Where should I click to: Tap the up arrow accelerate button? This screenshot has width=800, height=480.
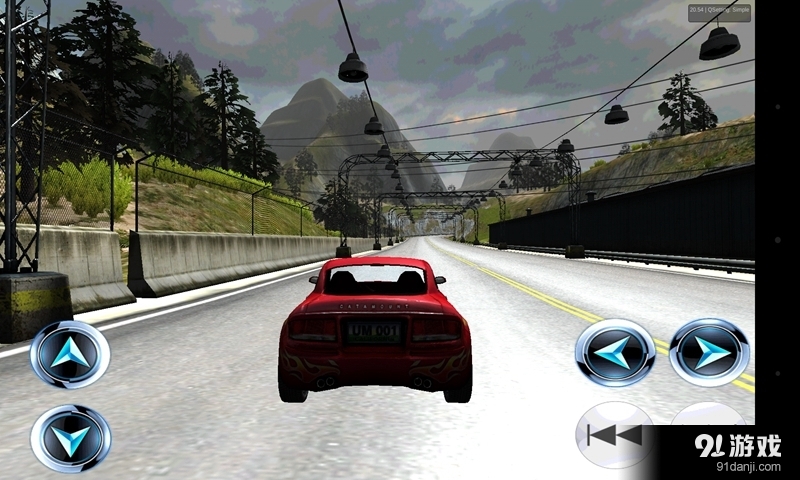click(70, 353)
